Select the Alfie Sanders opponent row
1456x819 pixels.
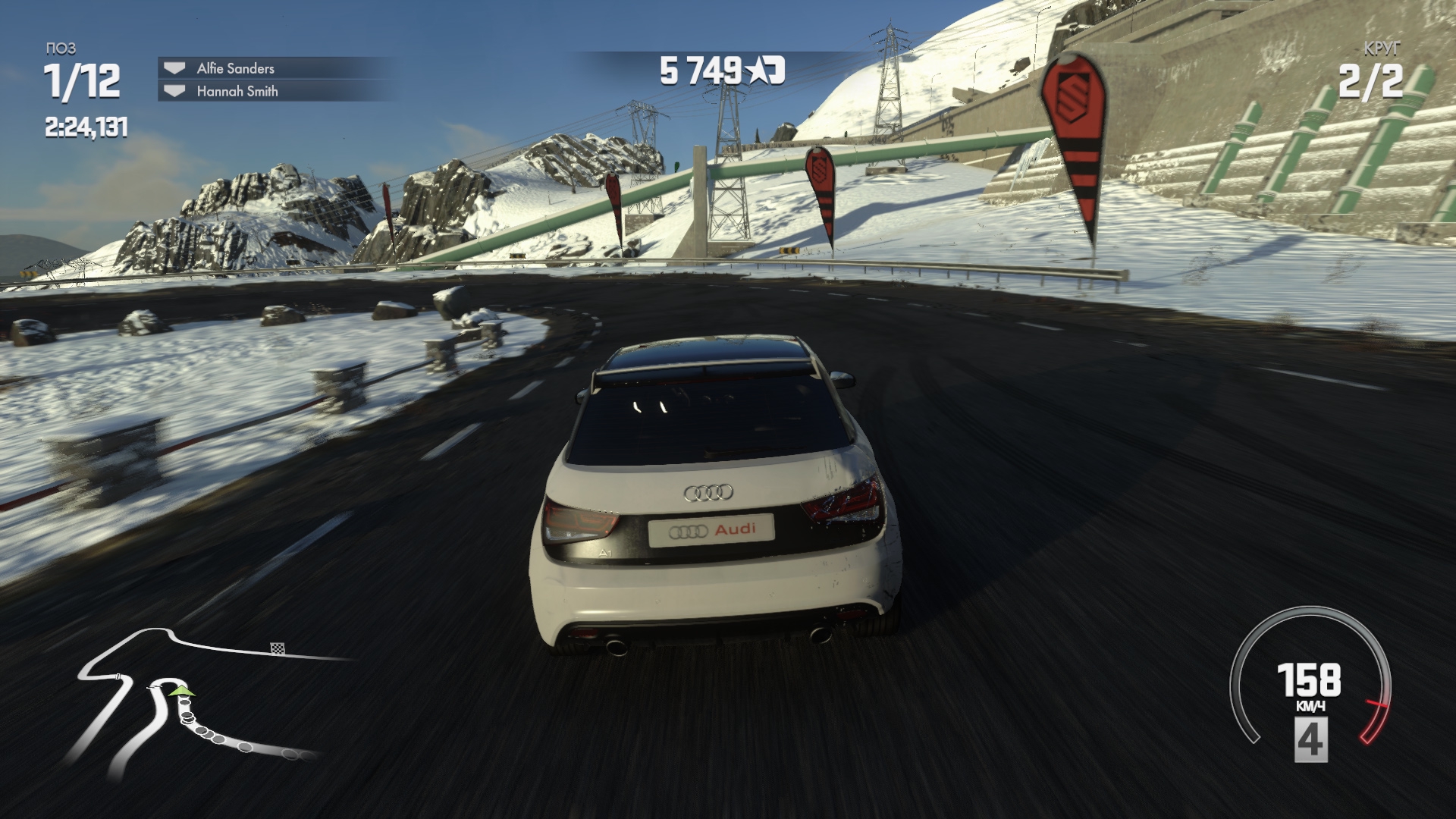235,68
